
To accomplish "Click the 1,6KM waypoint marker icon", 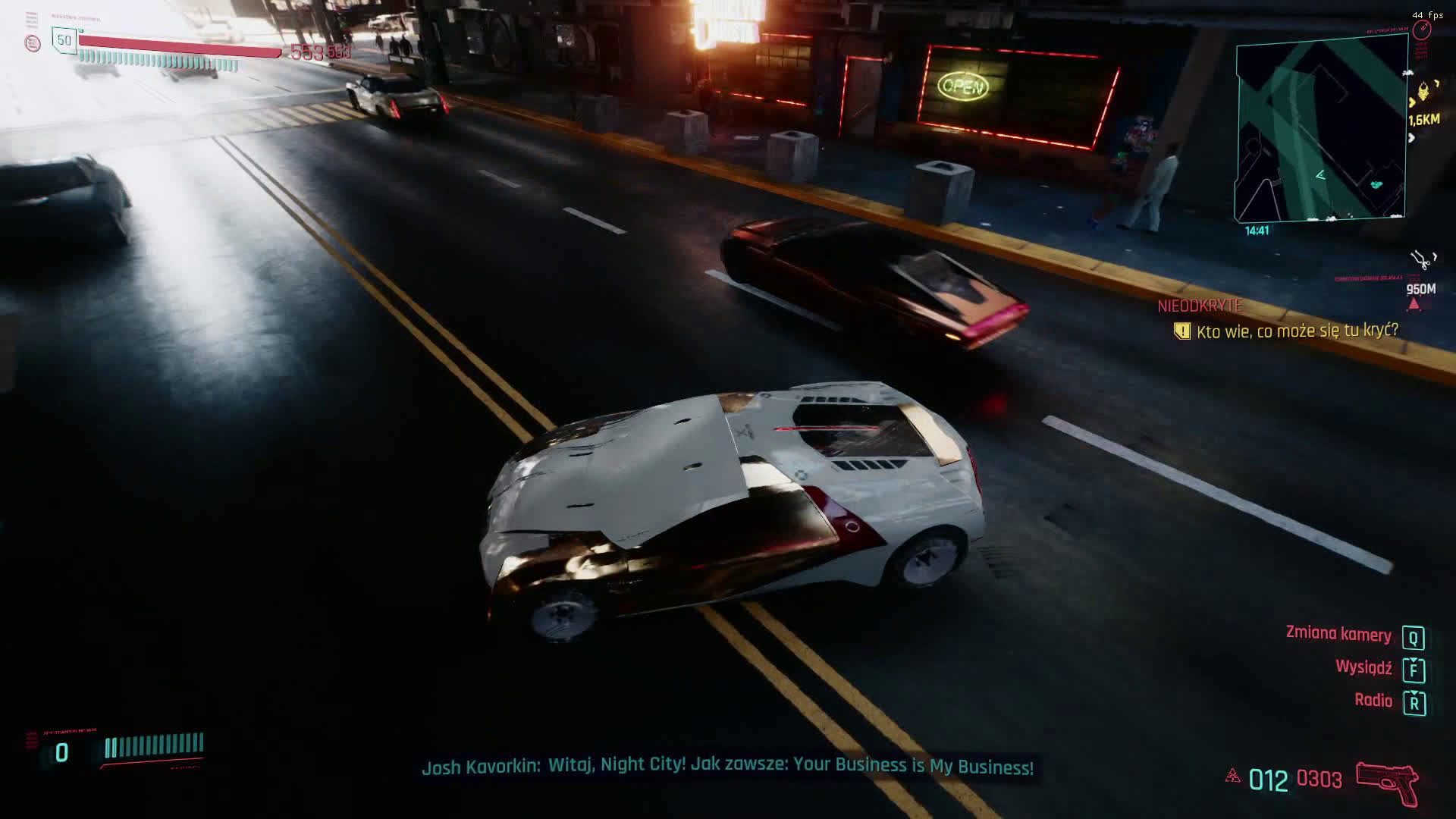I will pos(1423,92).
